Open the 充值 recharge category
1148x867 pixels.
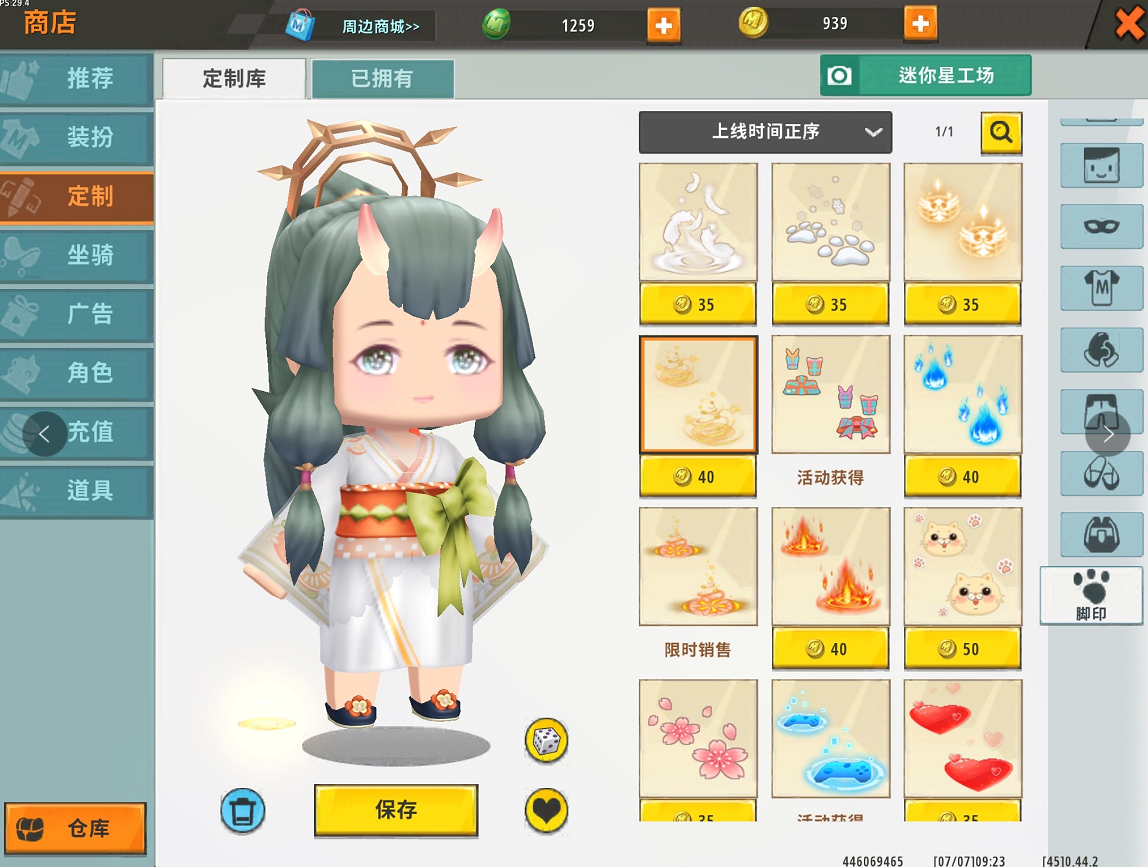tap(90, 432)
